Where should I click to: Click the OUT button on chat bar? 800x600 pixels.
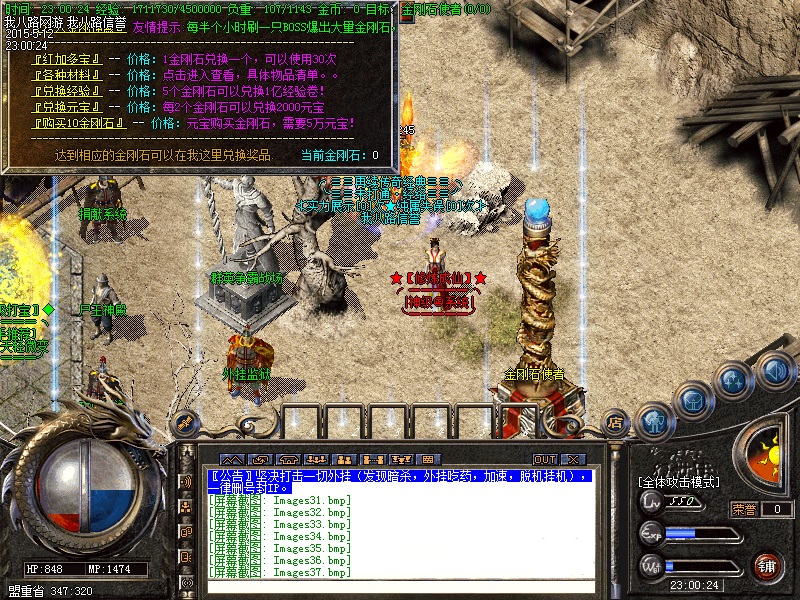tap(546, 459)
